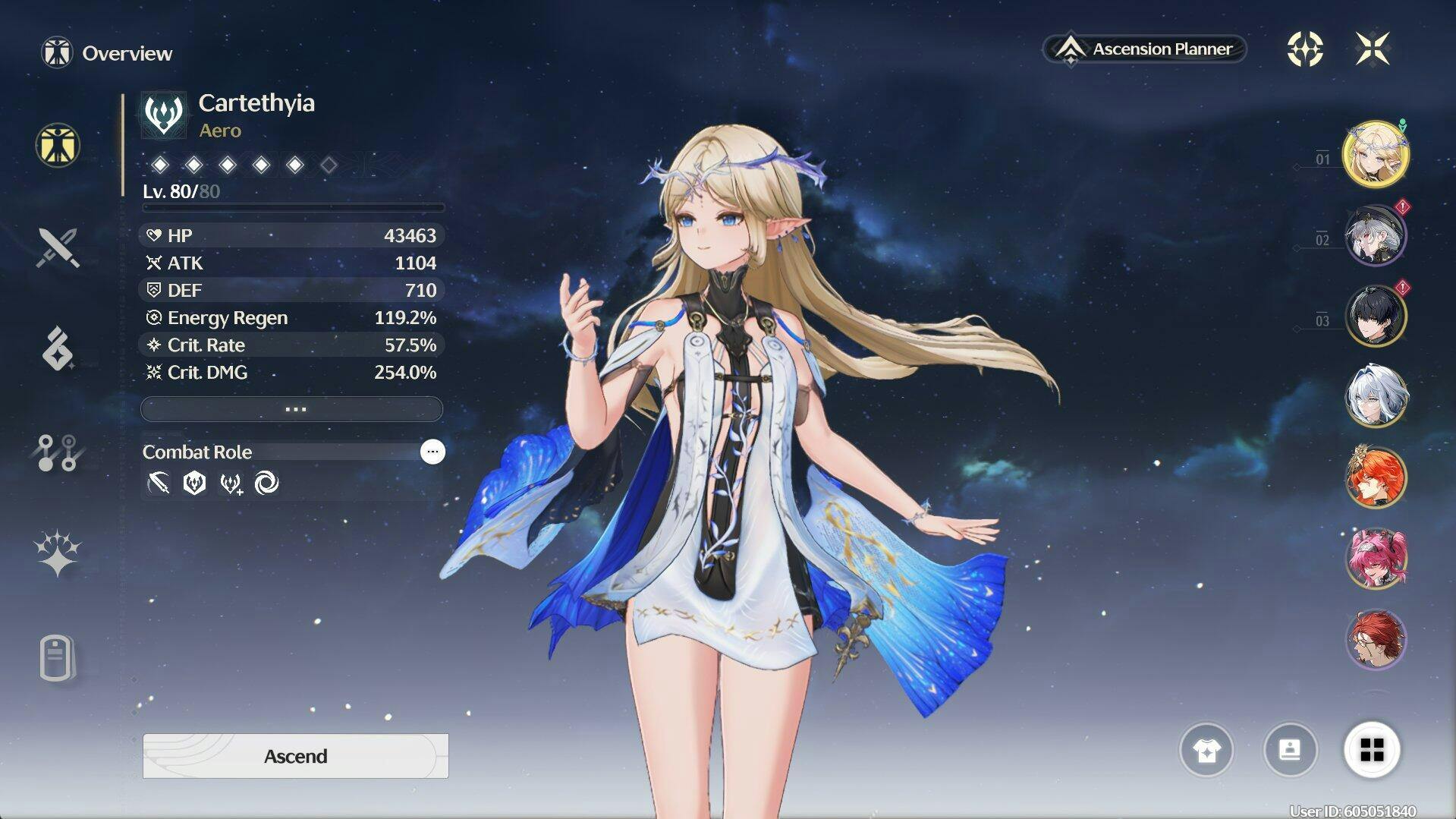Select the orange-haired character portrait
1456x819 pixels.
(1375, 477)
